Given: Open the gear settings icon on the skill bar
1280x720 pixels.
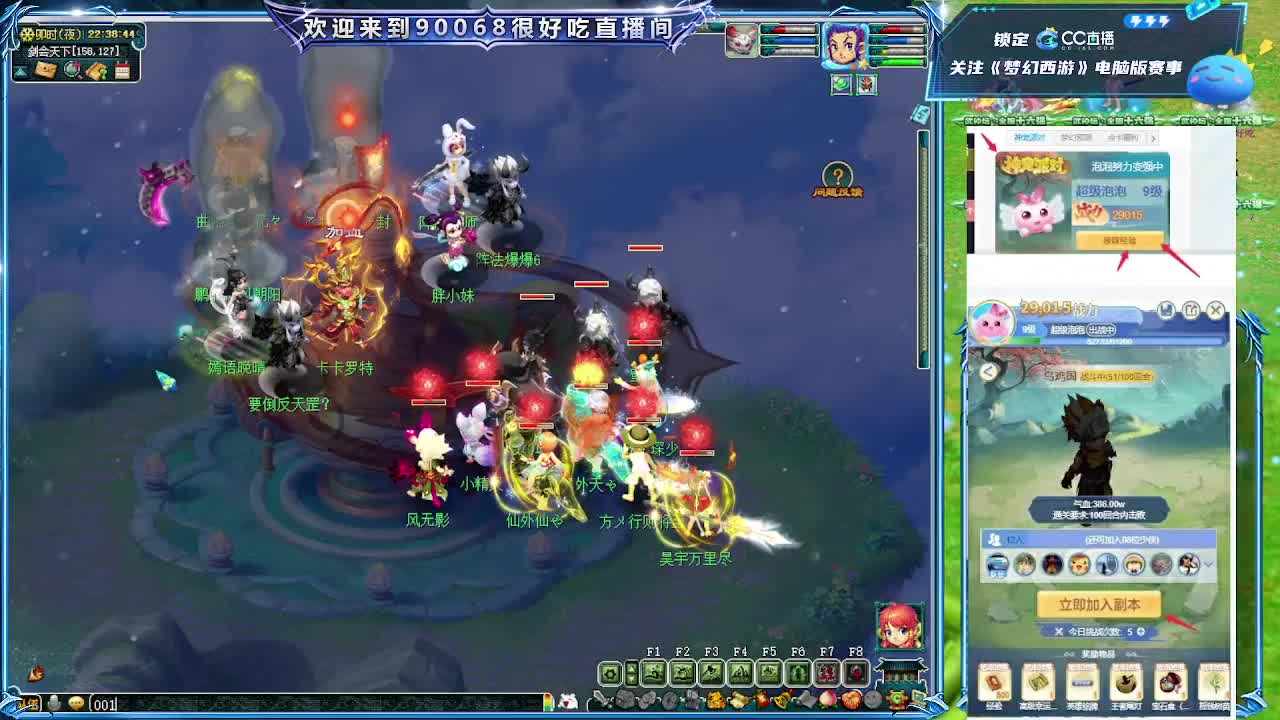Looking at the screenshot, I should point(612,672).
